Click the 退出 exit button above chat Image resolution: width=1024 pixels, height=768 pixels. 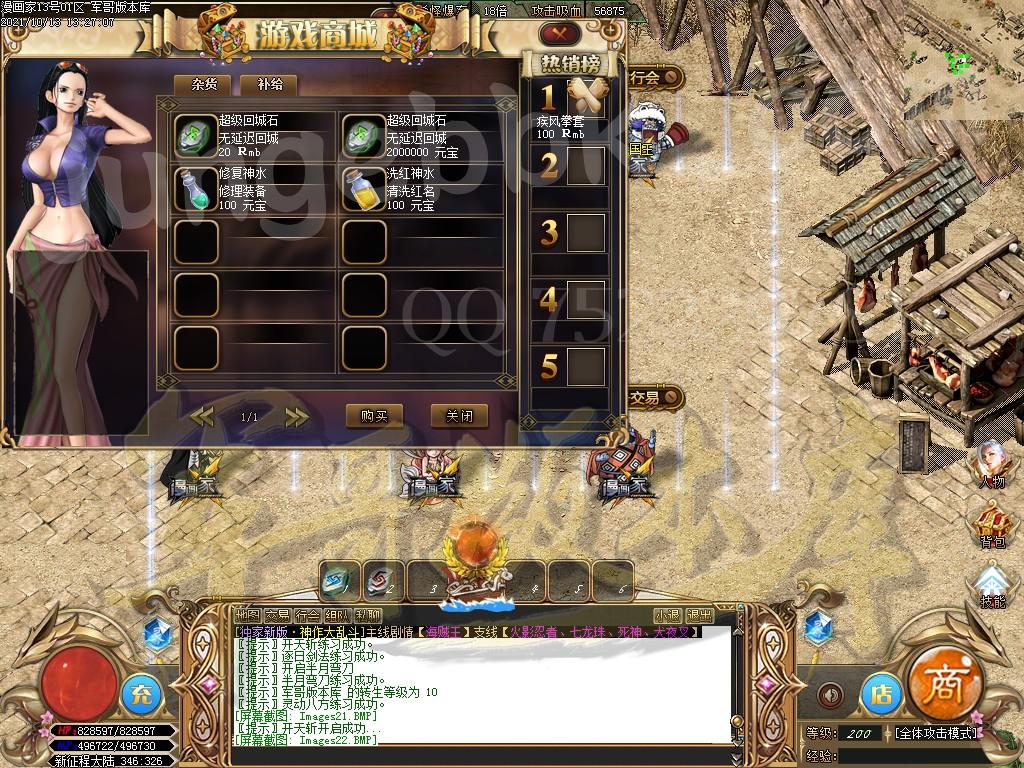pyautogui.click(x=699, y=615)
